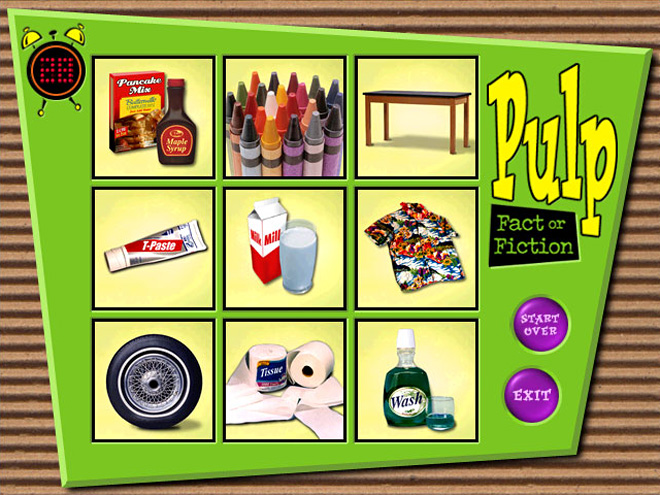Pick the green mouthwash bottle tile
This screenshot has height=495, width=660.
(416, 381)
